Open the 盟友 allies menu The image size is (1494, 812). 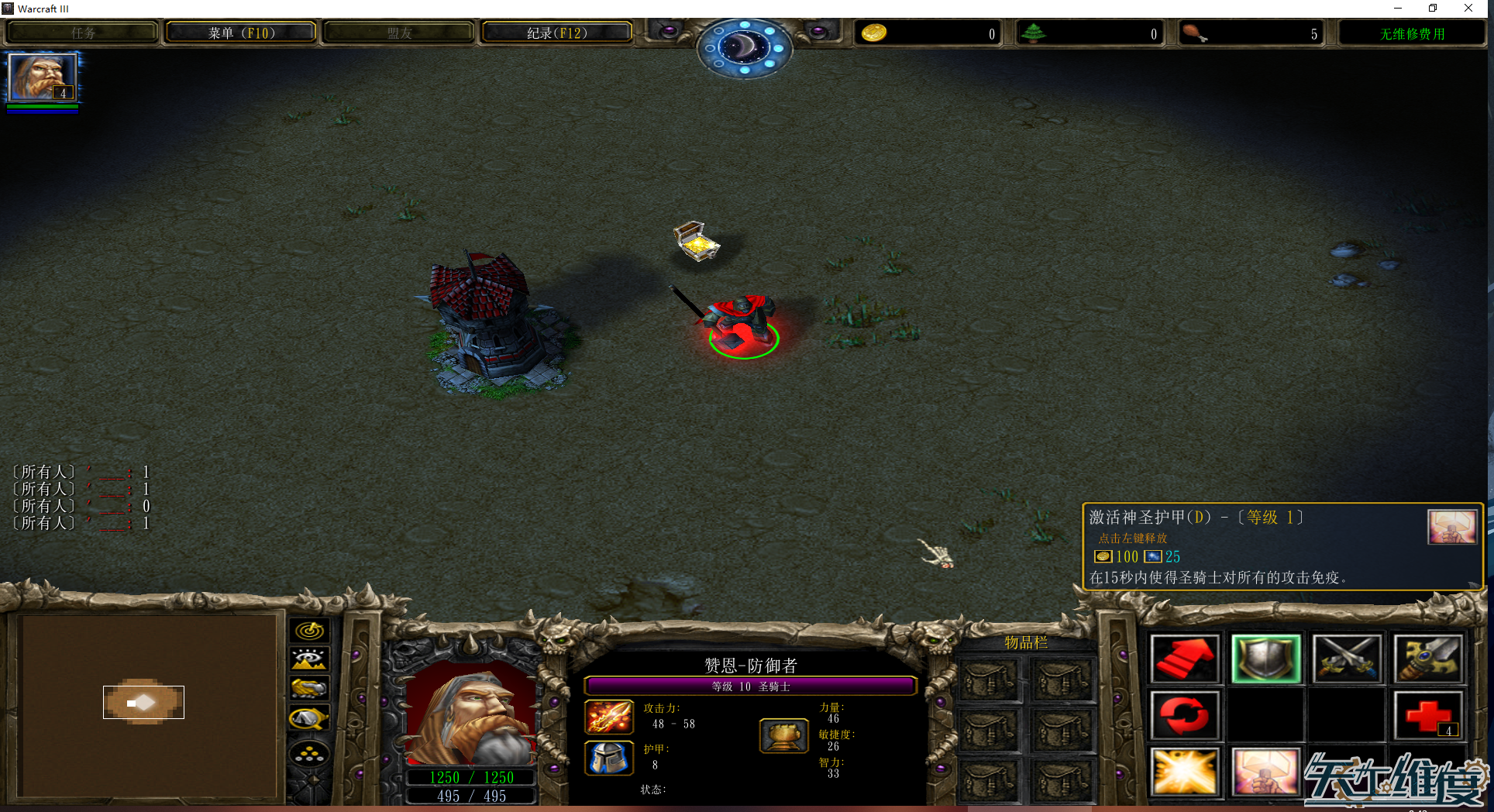[x=399, y=33]
